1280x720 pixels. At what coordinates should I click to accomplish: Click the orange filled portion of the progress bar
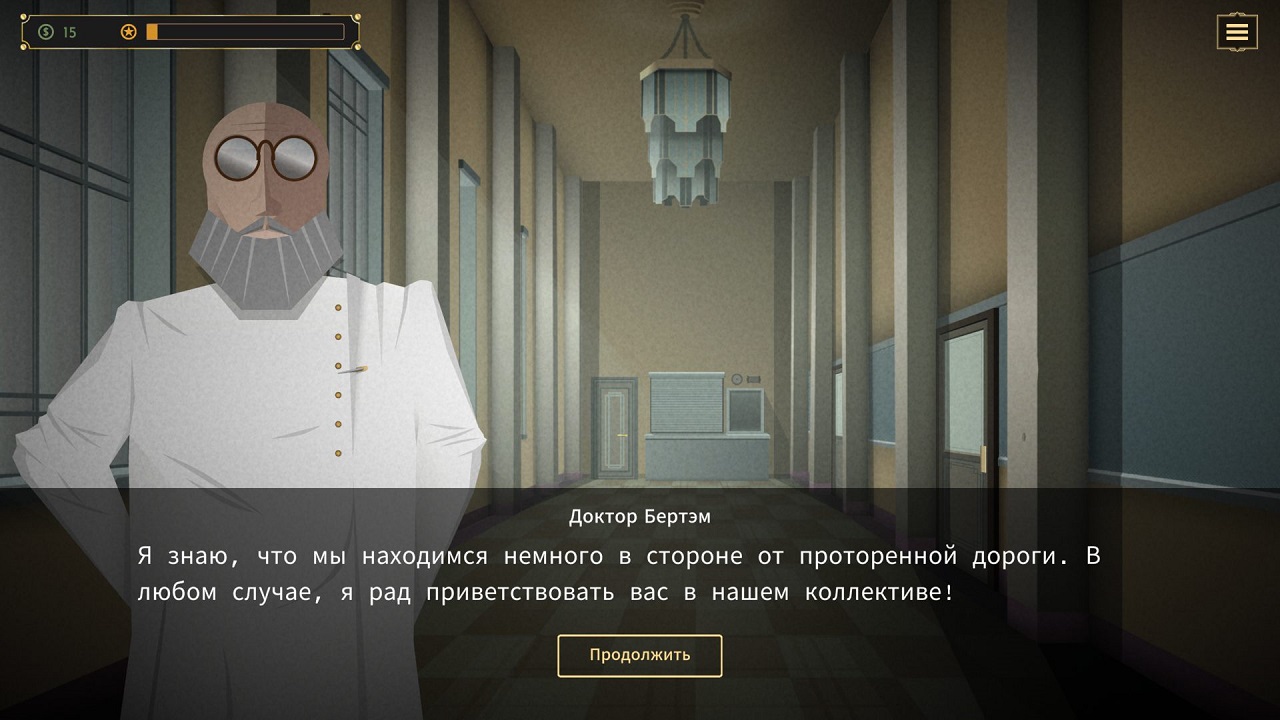tap(150, 31)
